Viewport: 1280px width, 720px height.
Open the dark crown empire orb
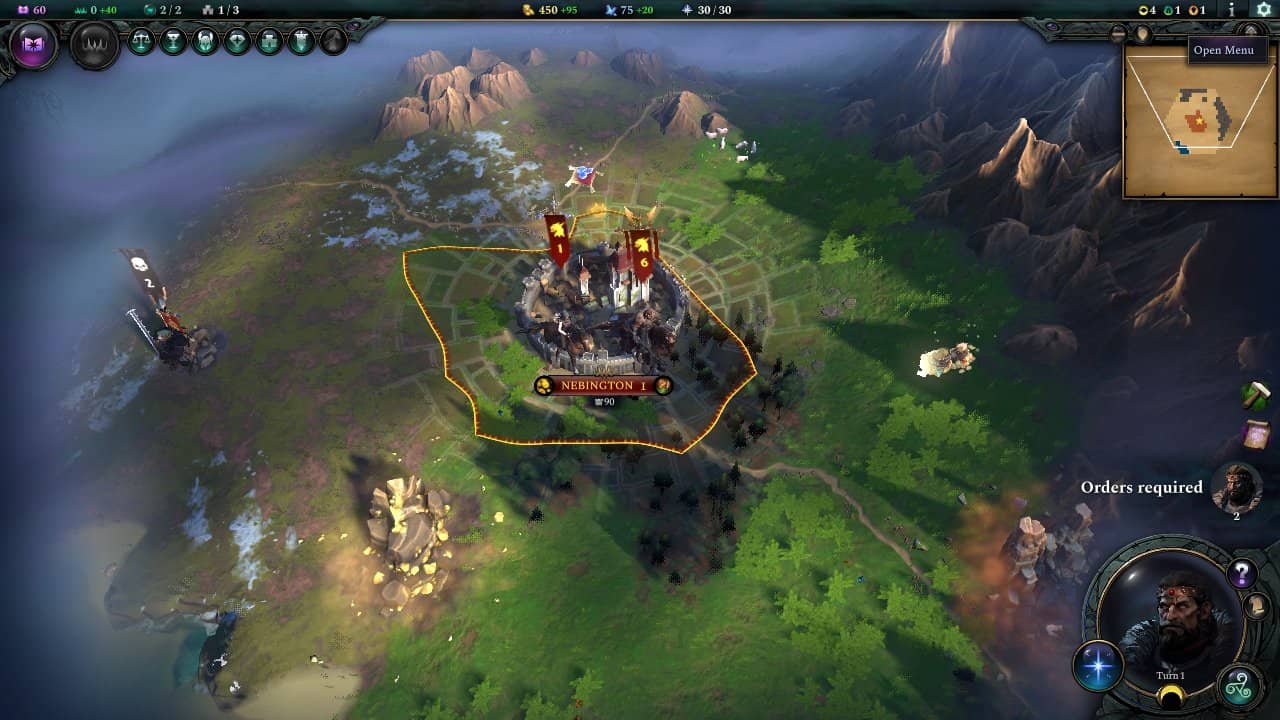(95, 46)
